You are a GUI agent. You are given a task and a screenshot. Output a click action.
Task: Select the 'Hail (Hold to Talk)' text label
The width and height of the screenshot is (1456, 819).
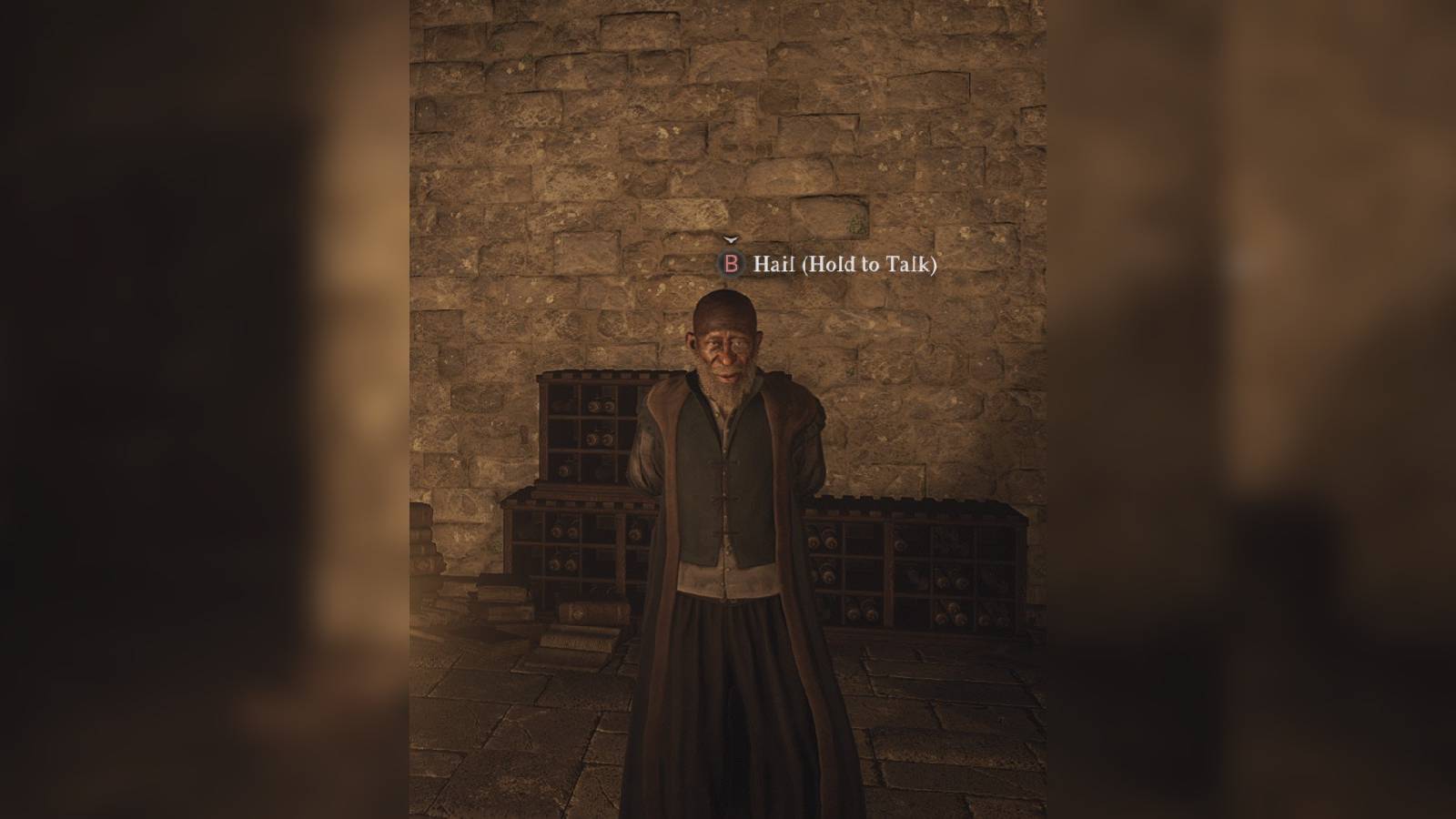tap(846, 264)
